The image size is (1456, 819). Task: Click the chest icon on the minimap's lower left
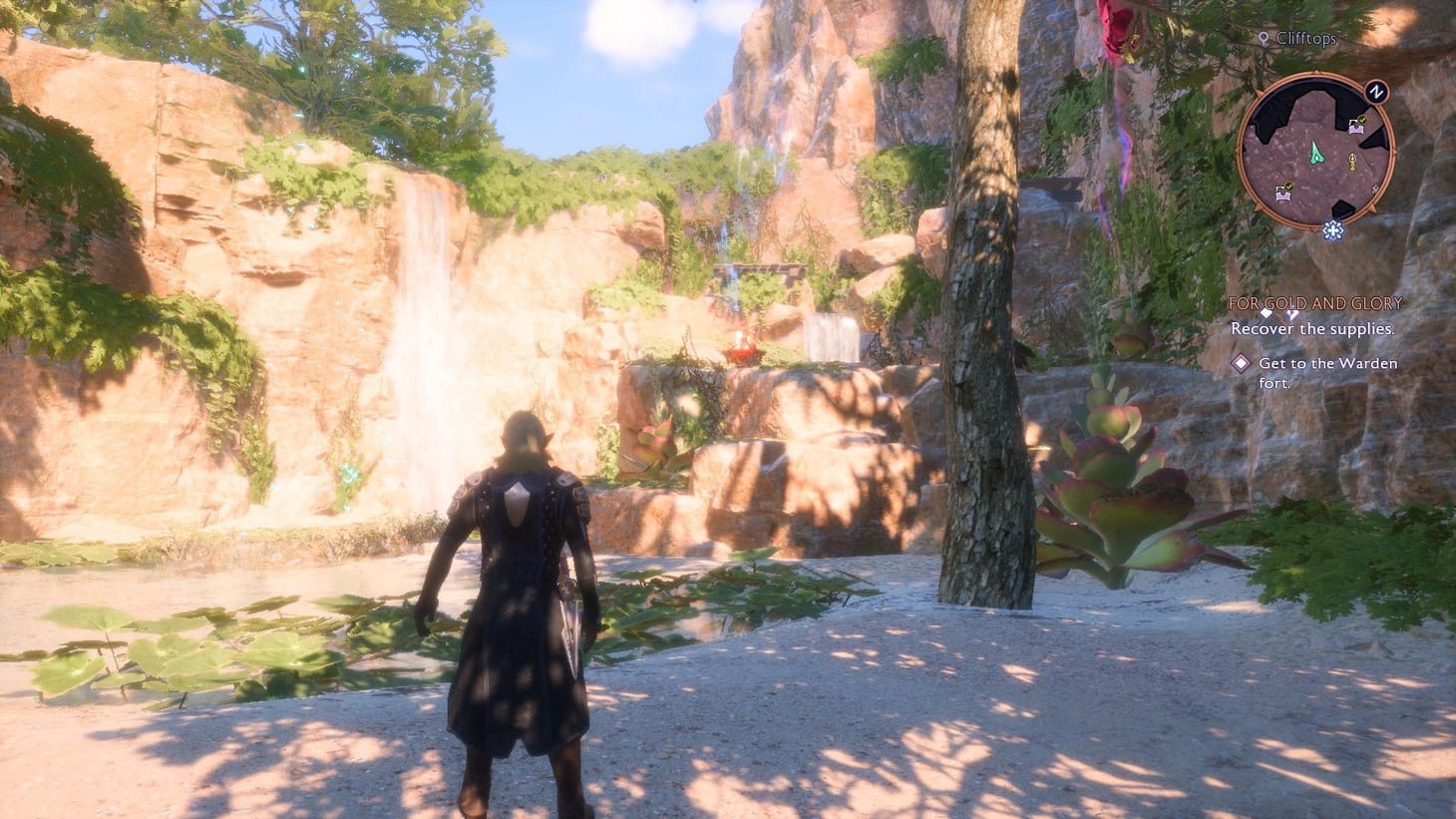pos(1283,196)
